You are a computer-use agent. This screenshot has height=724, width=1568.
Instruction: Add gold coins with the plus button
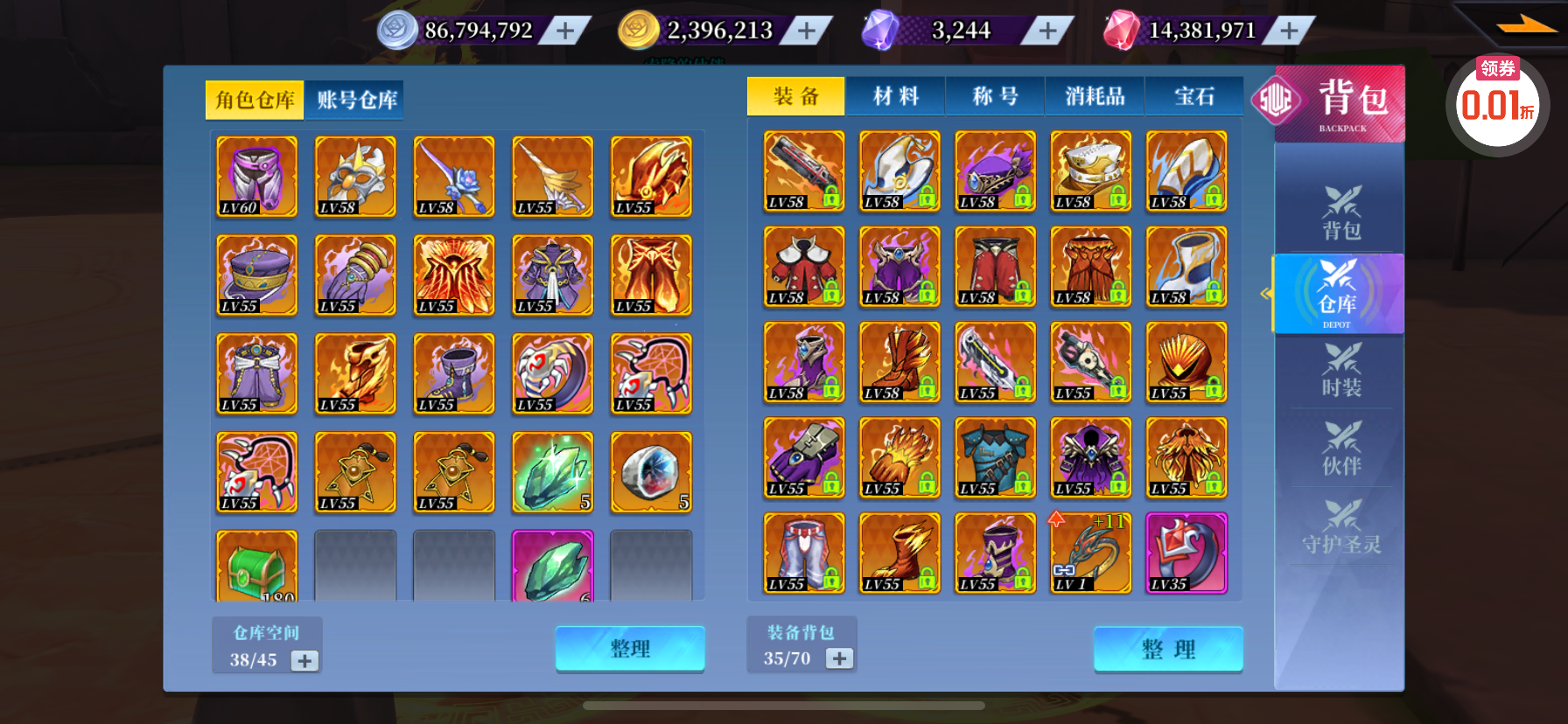(x=807, y=31)
